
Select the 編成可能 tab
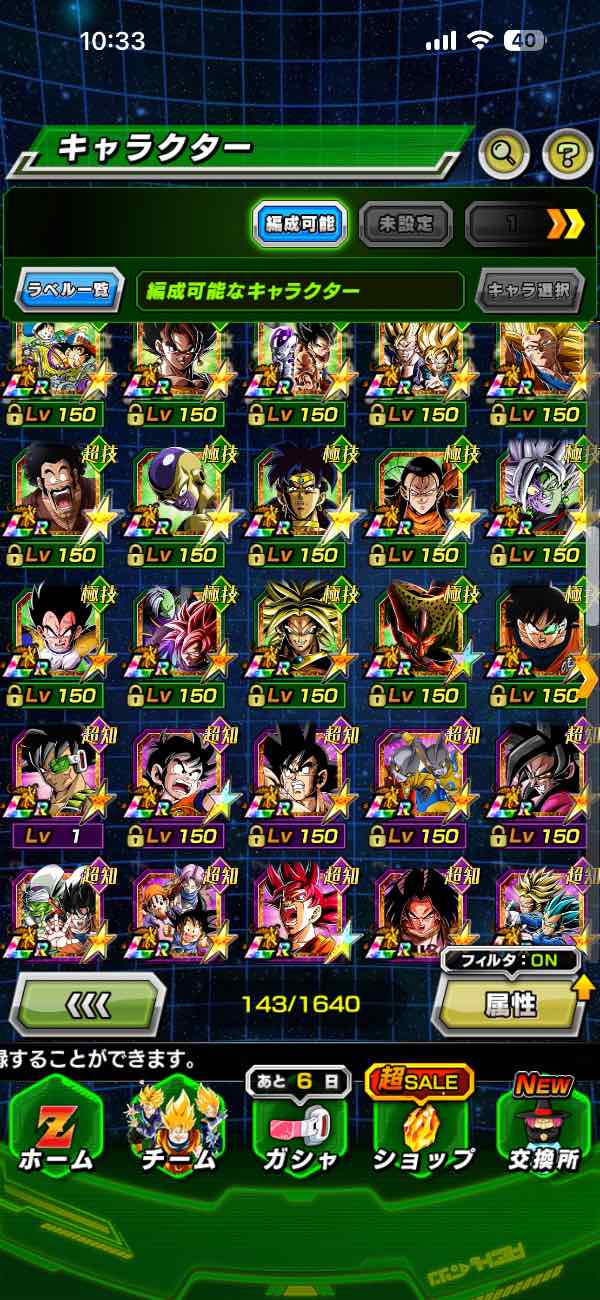(x=300, y=224)
